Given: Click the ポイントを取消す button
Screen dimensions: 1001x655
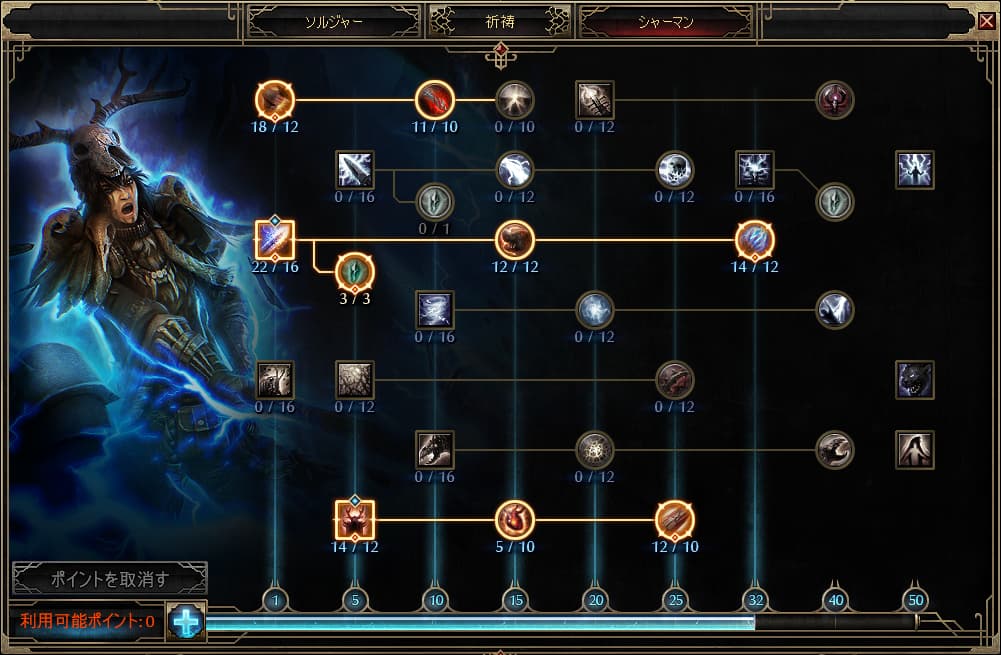Looking at the screenshot, I should click(110, 578).
